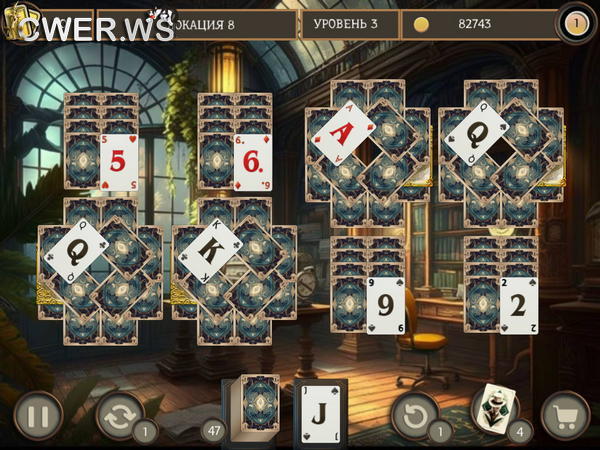This screenshot has height=450, width=600.
Task: Select the red 5 card
Action: 118,162
